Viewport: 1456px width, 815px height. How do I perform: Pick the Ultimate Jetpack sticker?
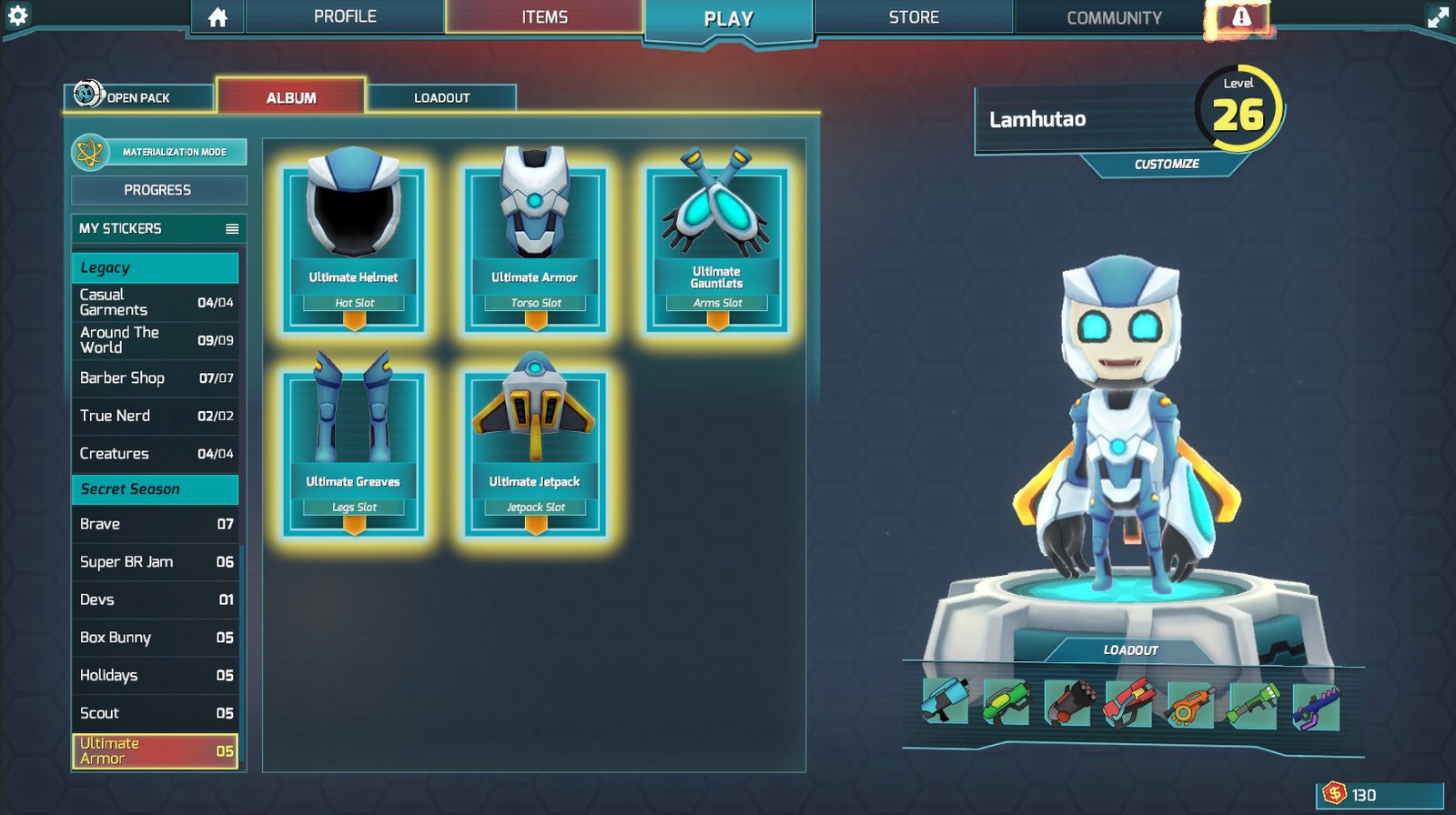(535, 452)
